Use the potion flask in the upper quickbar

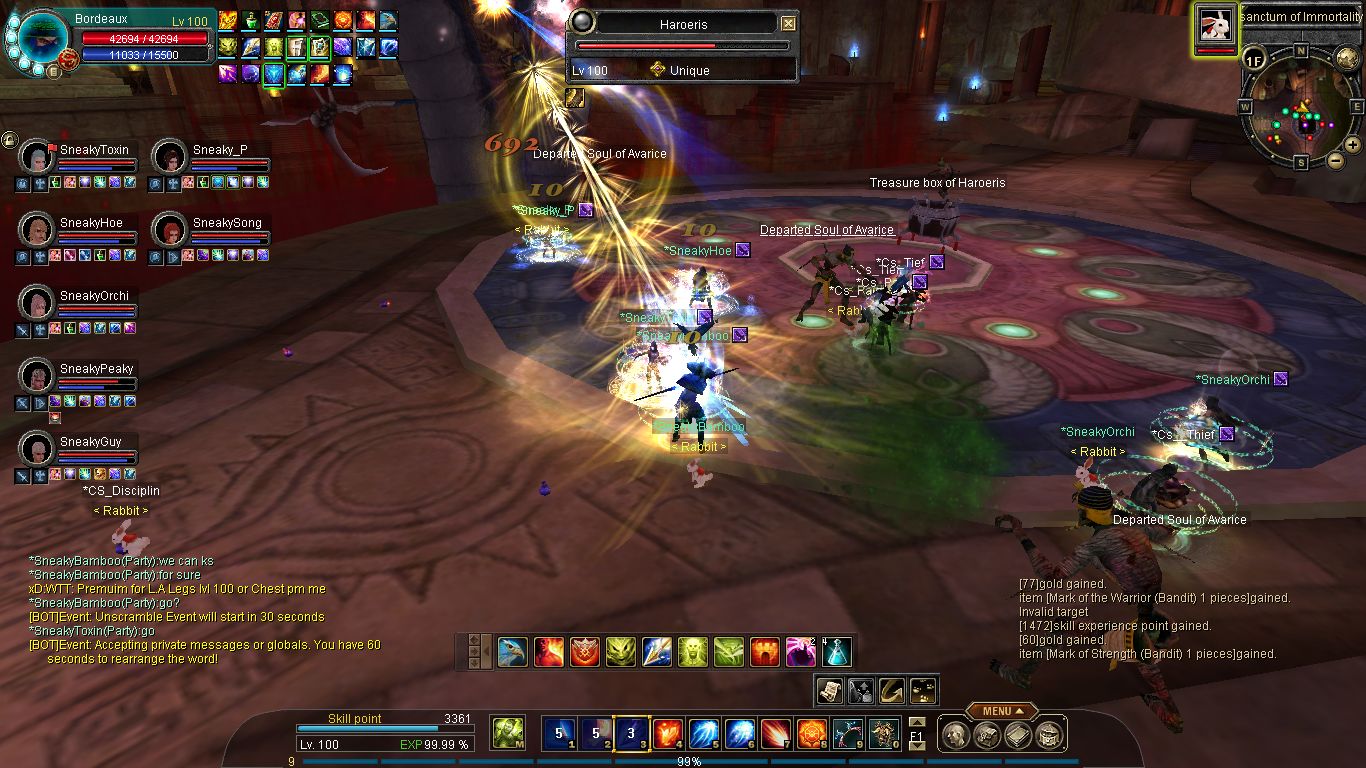(x=836, y=652)
